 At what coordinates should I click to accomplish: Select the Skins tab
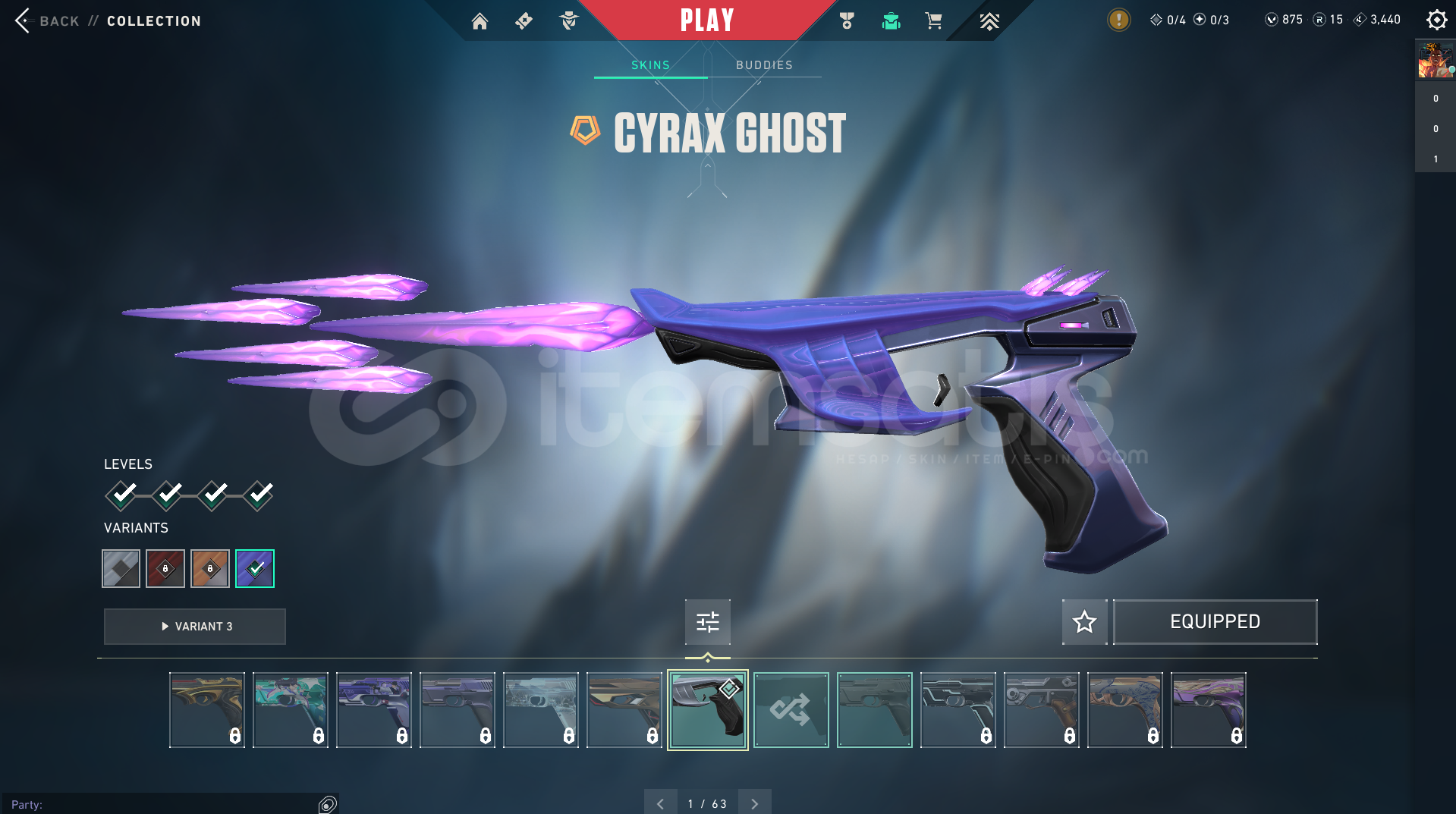coord(650,65)
